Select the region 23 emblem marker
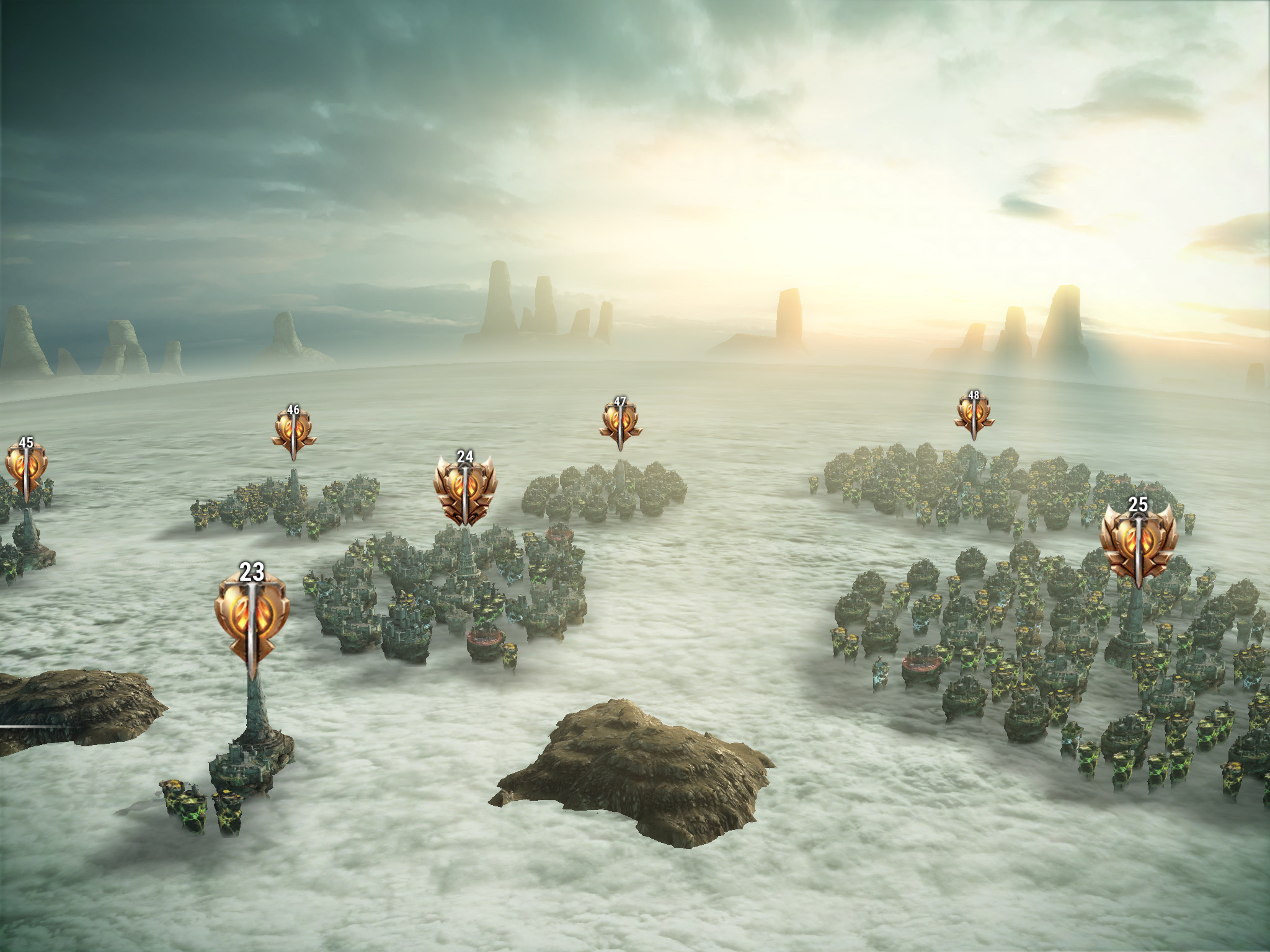Viewport: 1270px width, 952px height. click(252, 617)
